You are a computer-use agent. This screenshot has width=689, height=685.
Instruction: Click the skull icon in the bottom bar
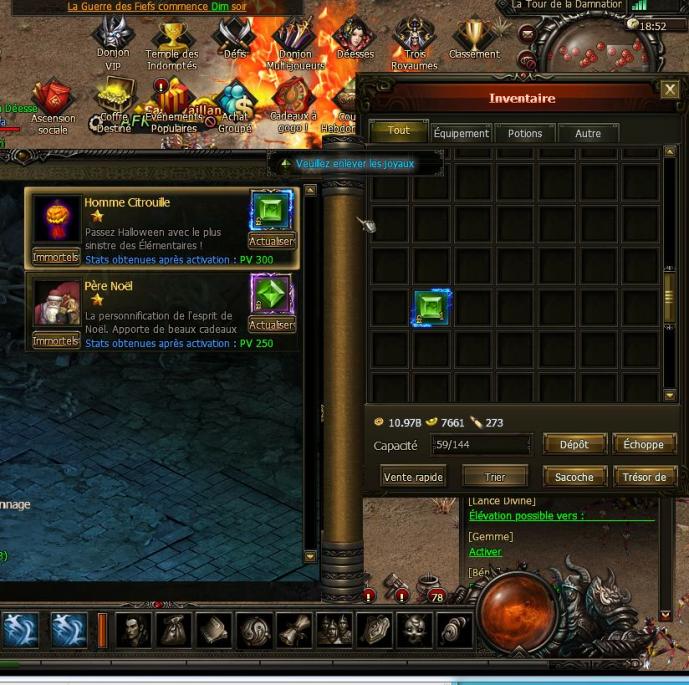(x=413, y=630)
